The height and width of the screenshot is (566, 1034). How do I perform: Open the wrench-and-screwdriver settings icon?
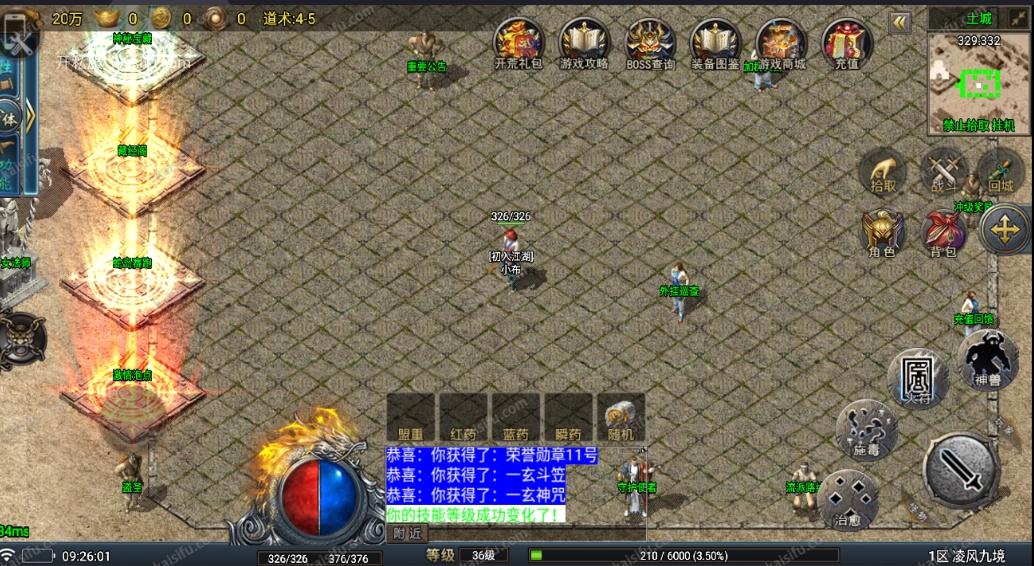(21, 41)
